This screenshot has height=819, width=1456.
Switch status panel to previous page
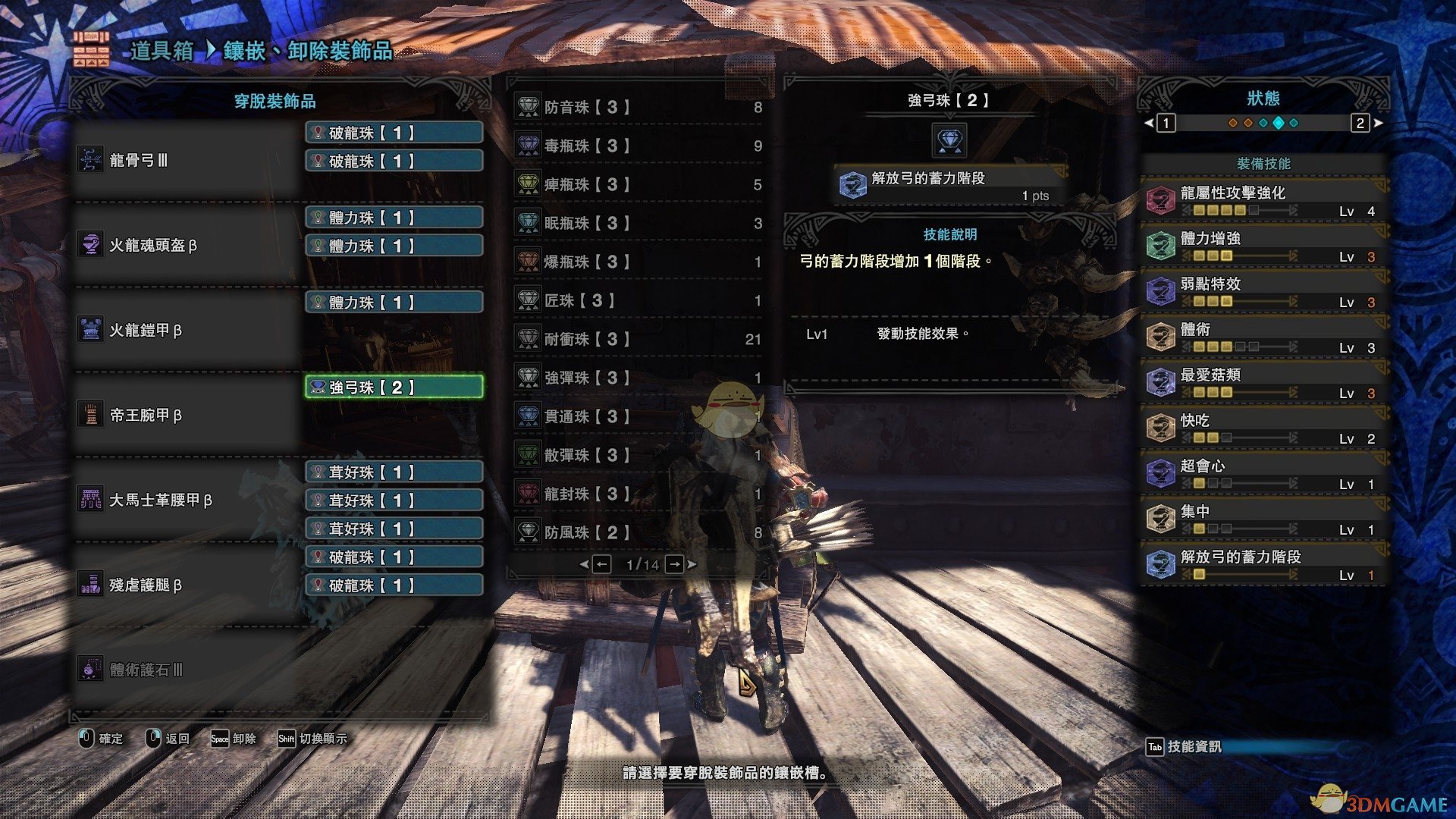(x=1166, y=123)
